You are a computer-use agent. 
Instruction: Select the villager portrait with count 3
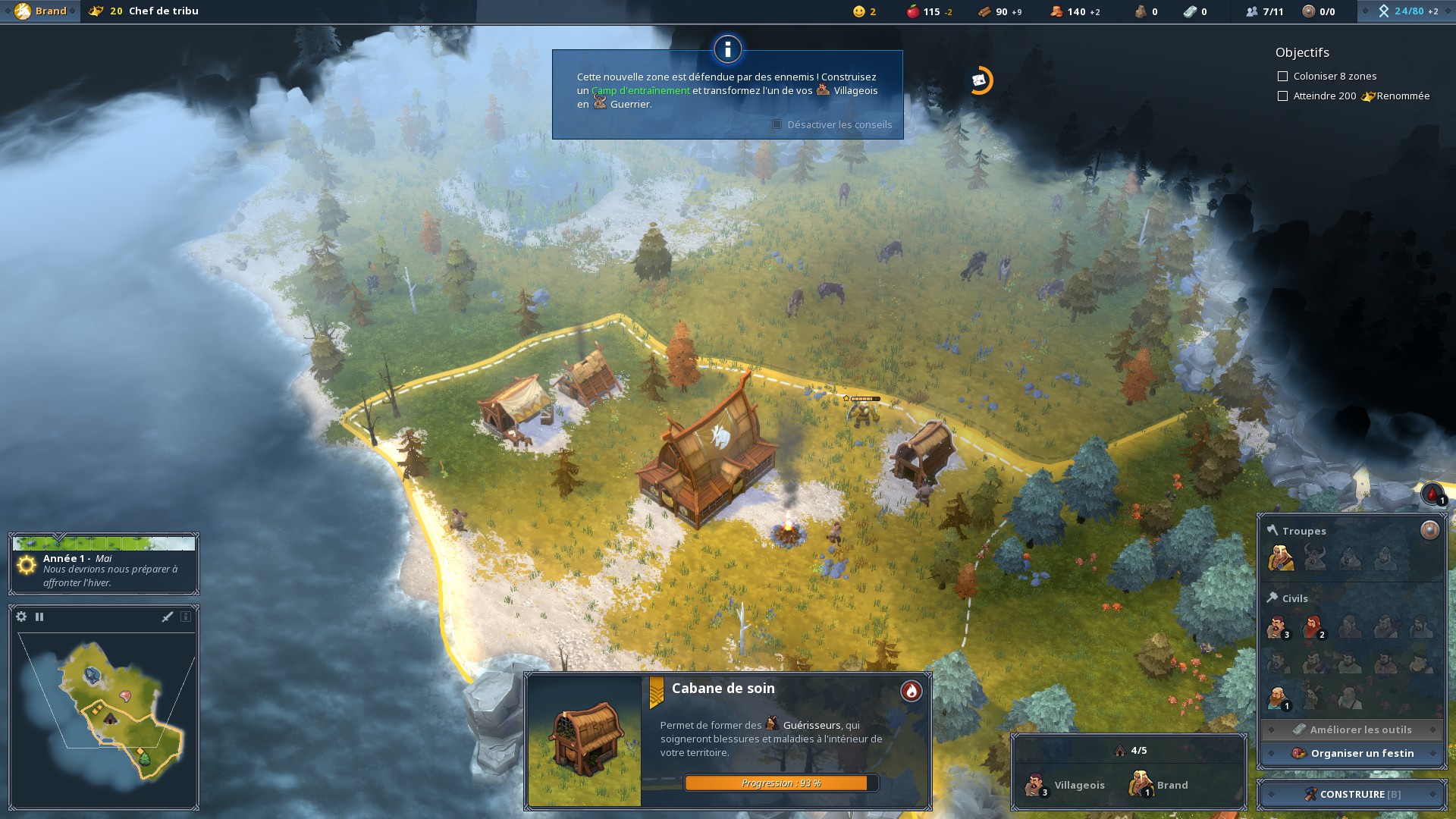(1278, 627)
